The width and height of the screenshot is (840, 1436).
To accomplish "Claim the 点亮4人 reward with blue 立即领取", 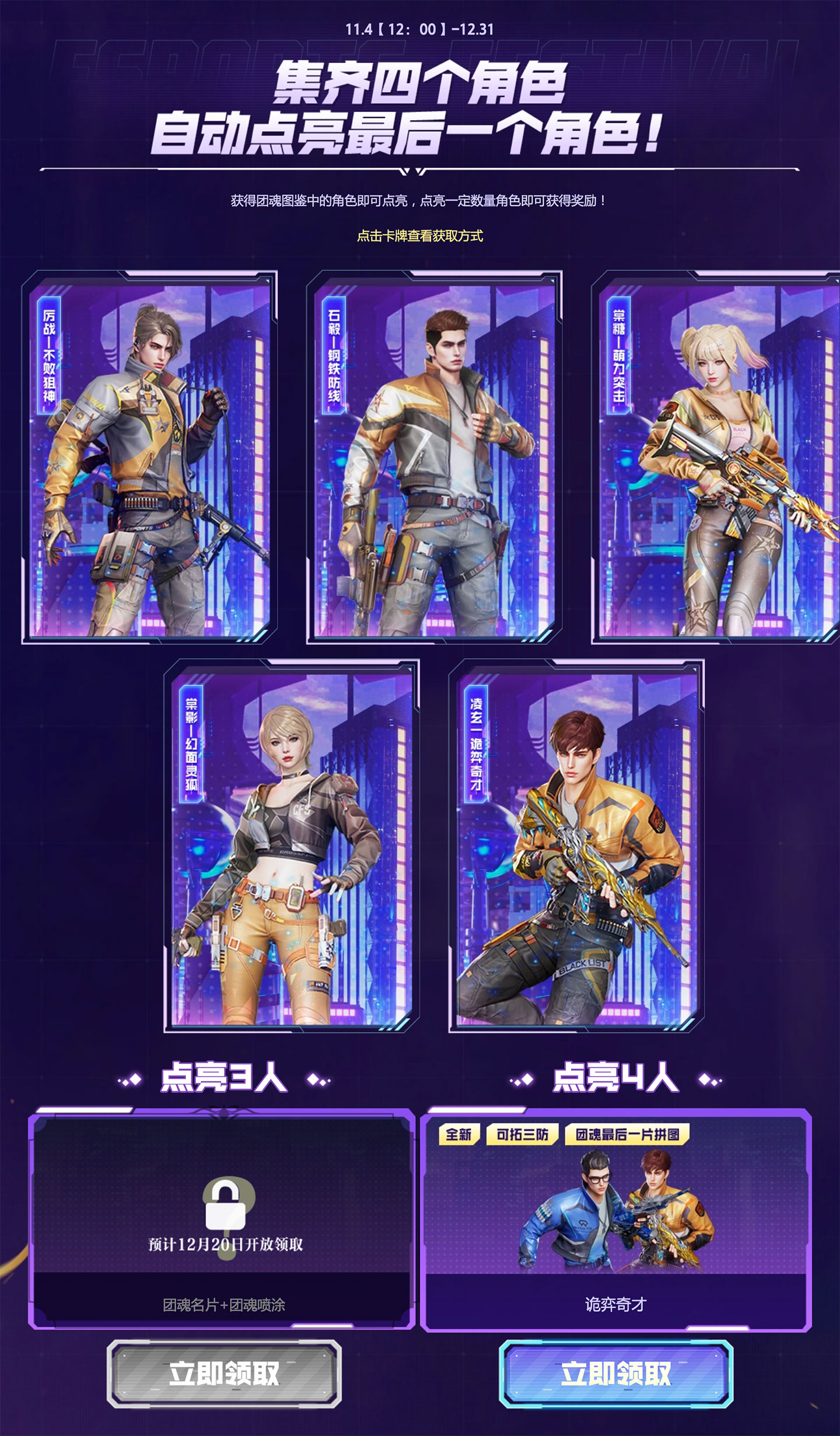I will point(616,1374).
